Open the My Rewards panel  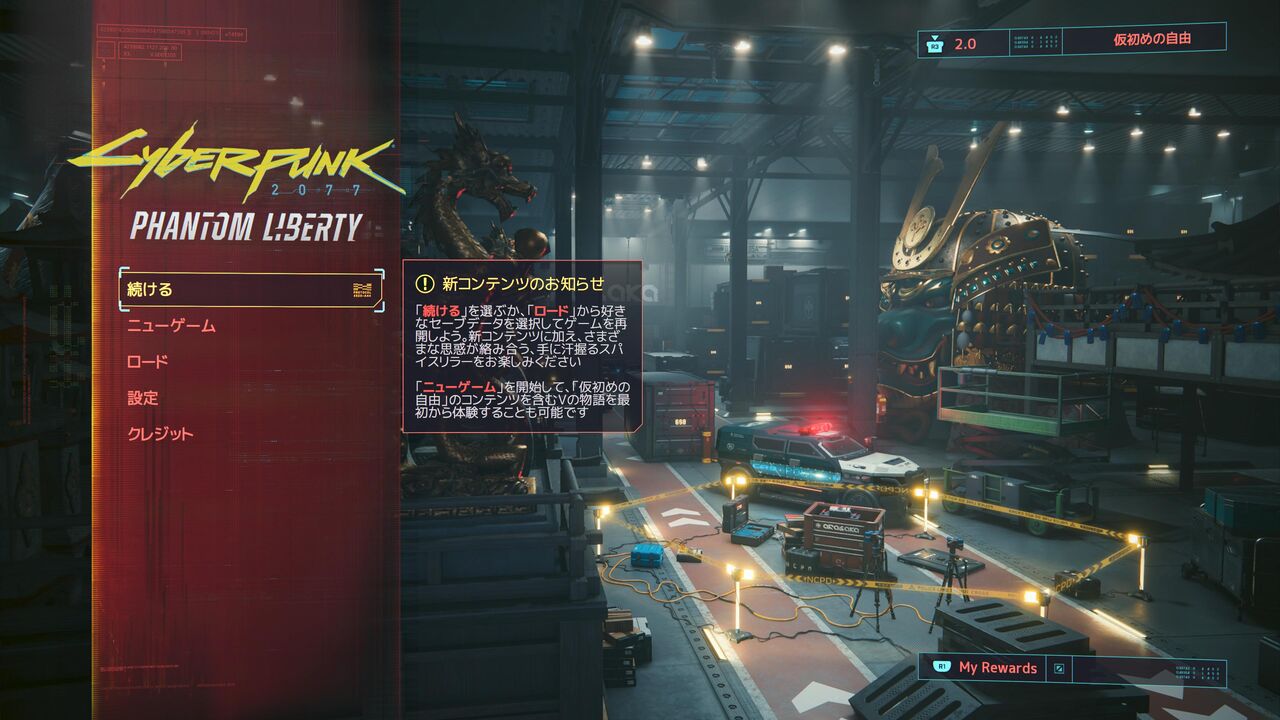[997, 668]
